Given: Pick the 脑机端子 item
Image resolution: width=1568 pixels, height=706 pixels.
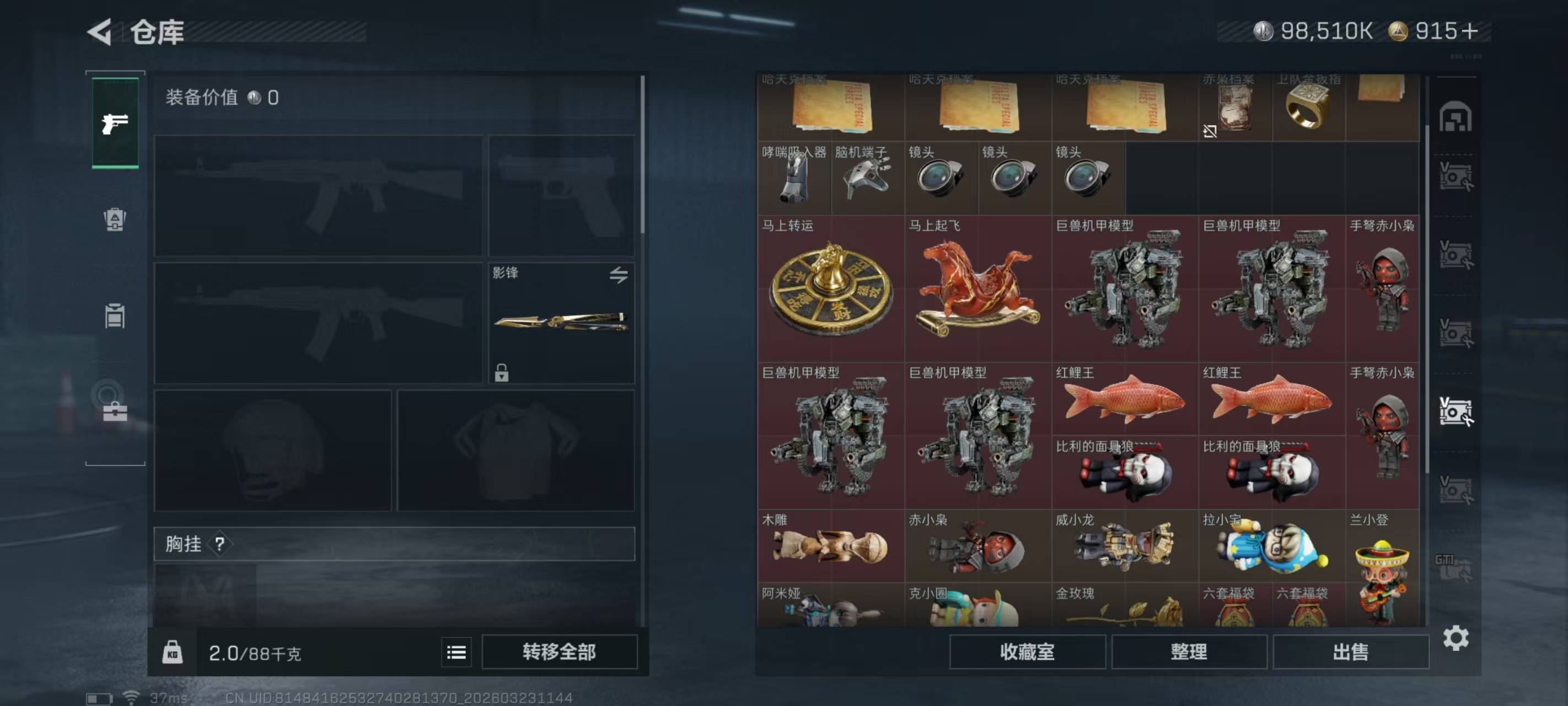Looking at the screenshot, I should 867,178.
